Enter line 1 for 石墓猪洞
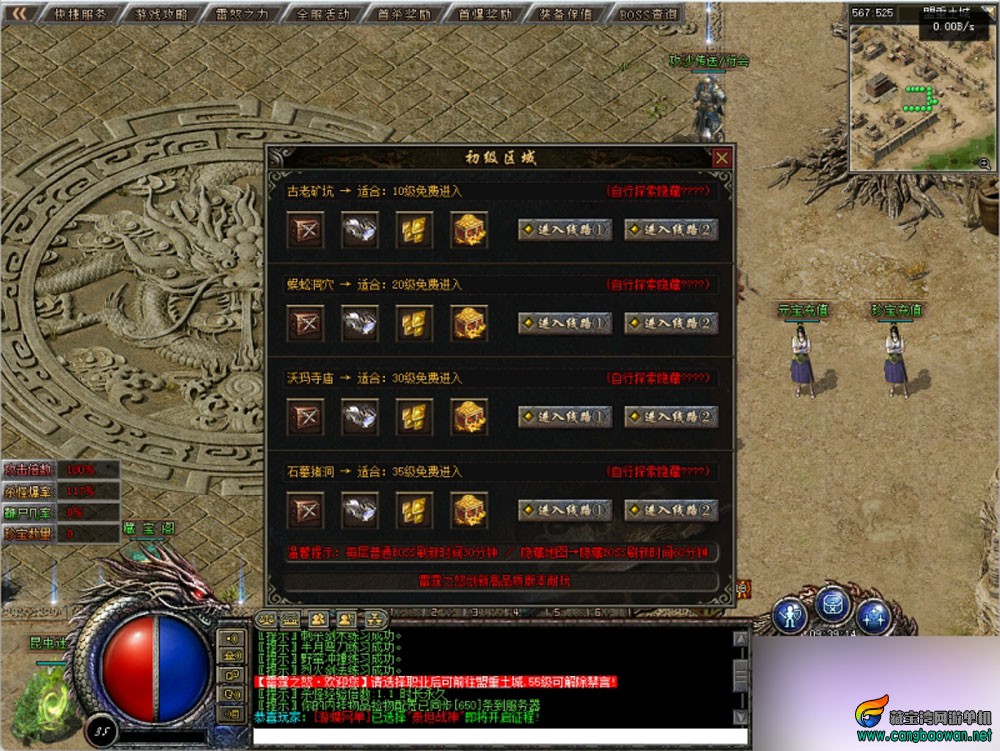 tap(565, 510)
